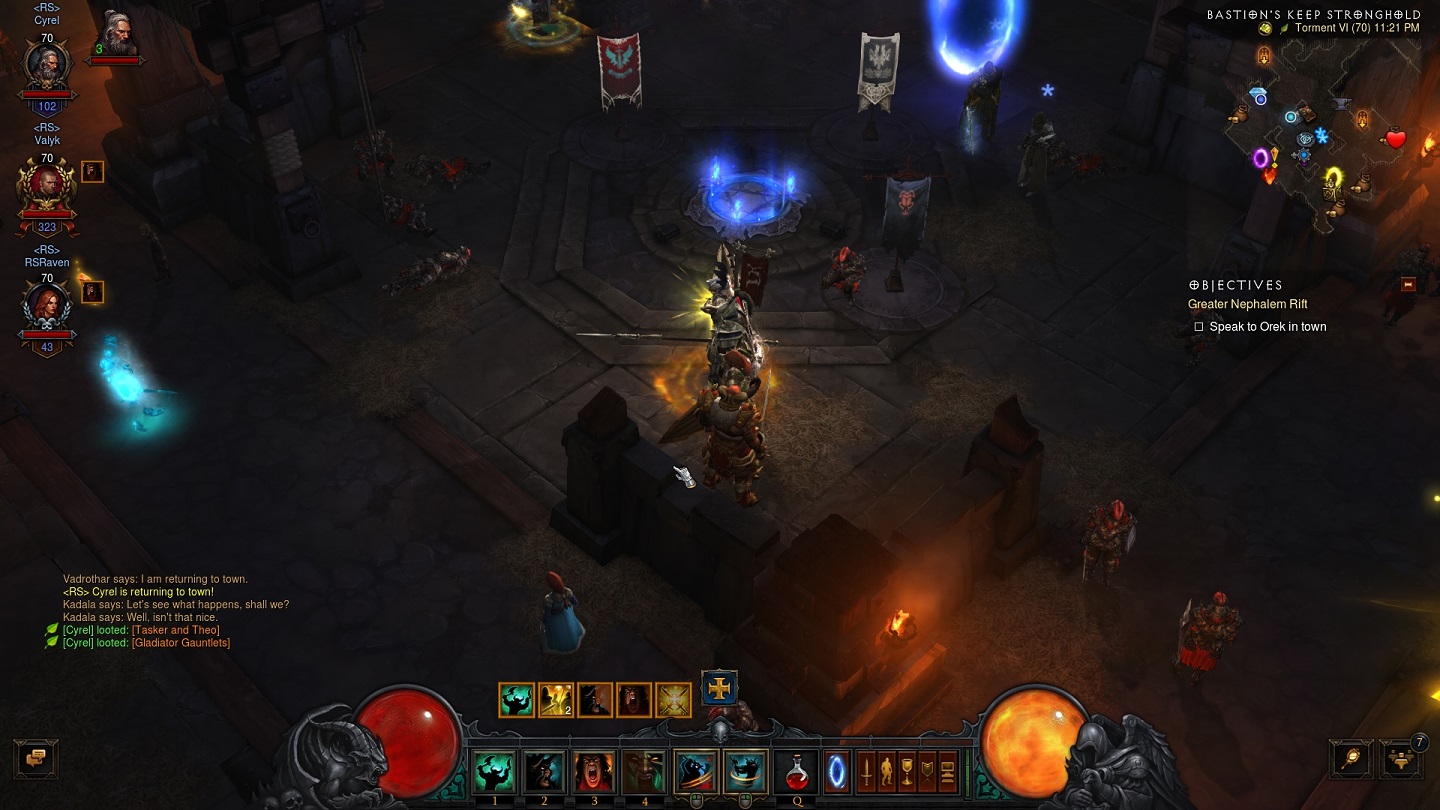Open the Paragon goblet button
The image size is (1440, 810).
coord(907,771)
